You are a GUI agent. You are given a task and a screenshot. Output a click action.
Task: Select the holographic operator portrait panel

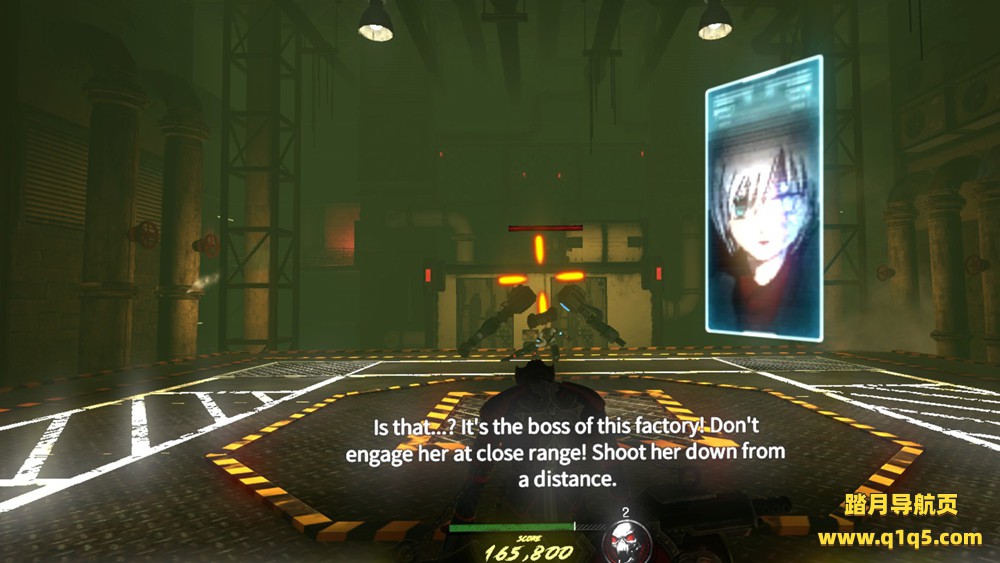(764, 195)
